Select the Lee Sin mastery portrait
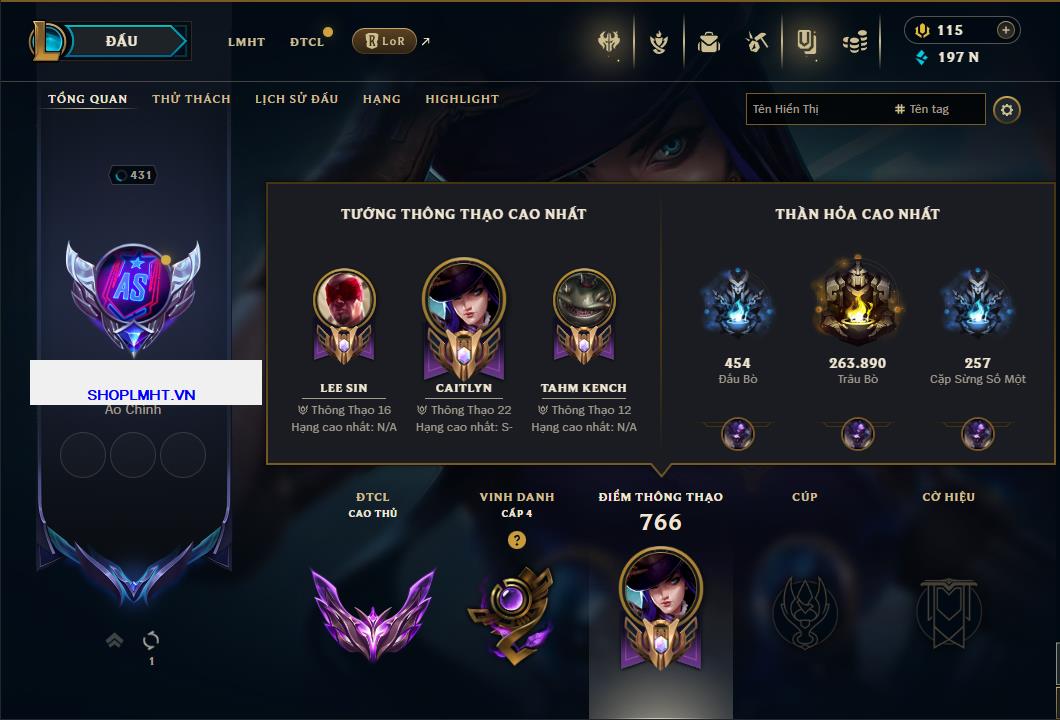This screenshot has width=1060, height=720. point(343,300)
